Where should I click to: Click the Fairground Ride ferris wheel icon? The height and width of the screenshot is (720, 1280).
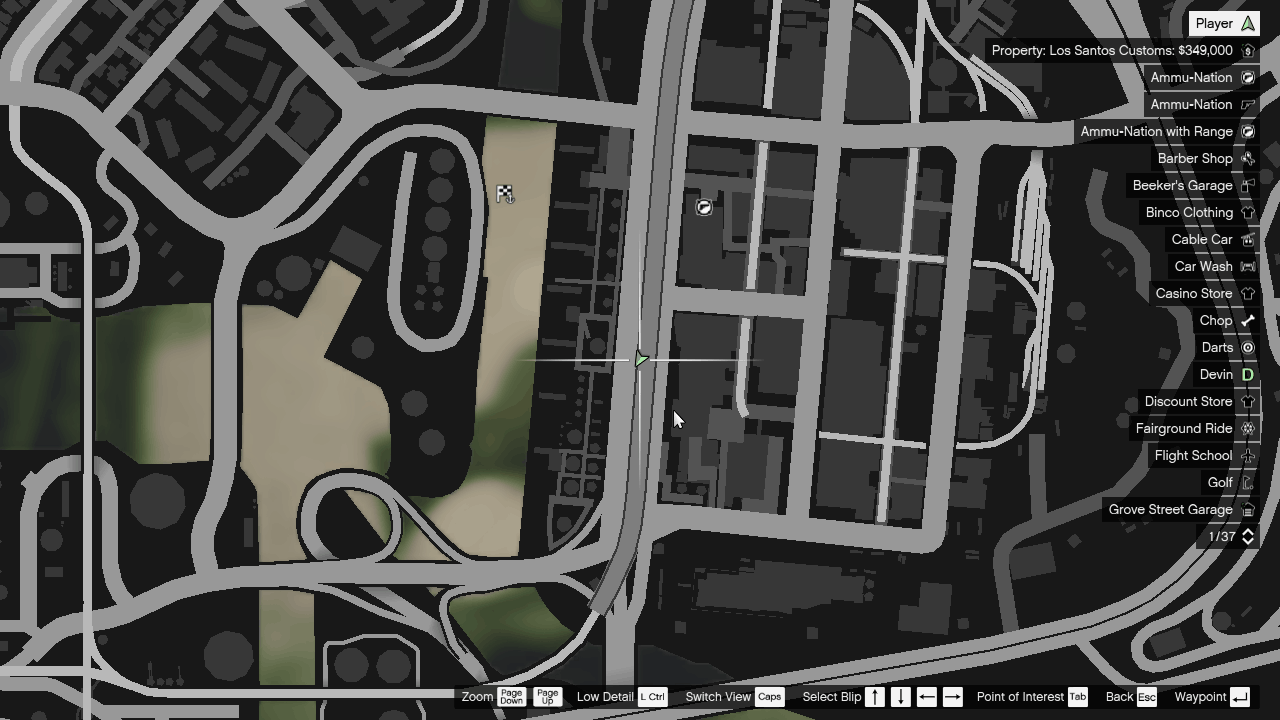click(1247, 428)
